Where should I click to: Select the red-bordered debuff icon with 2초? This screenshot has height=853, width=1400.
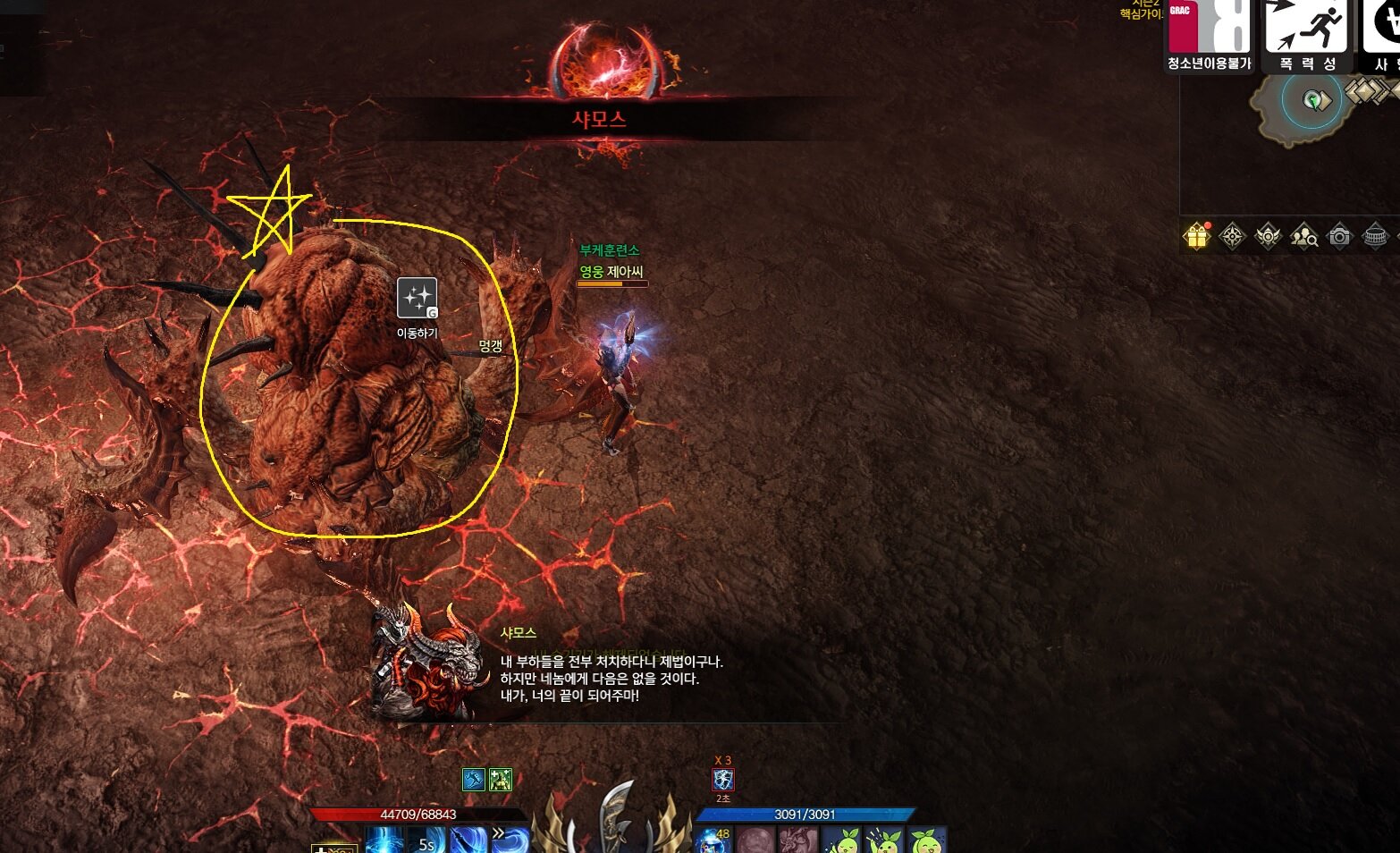point(723,780)
